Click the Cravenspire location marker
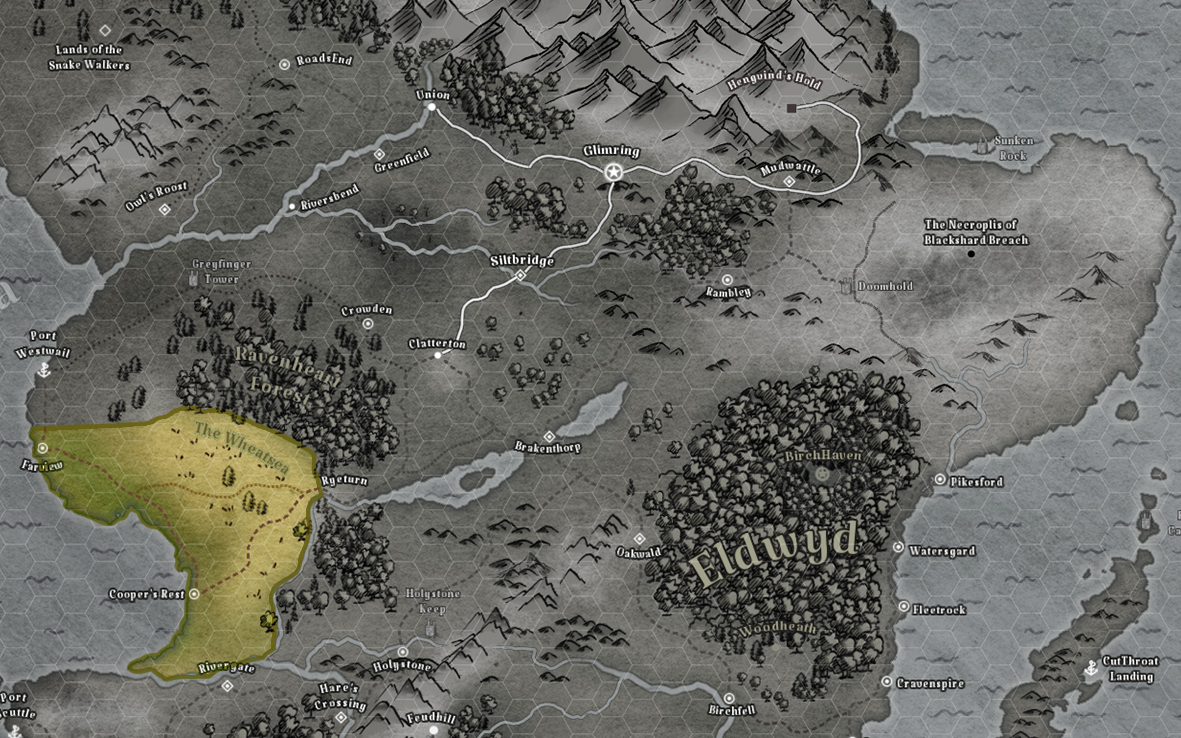 (x=886, y=682)
